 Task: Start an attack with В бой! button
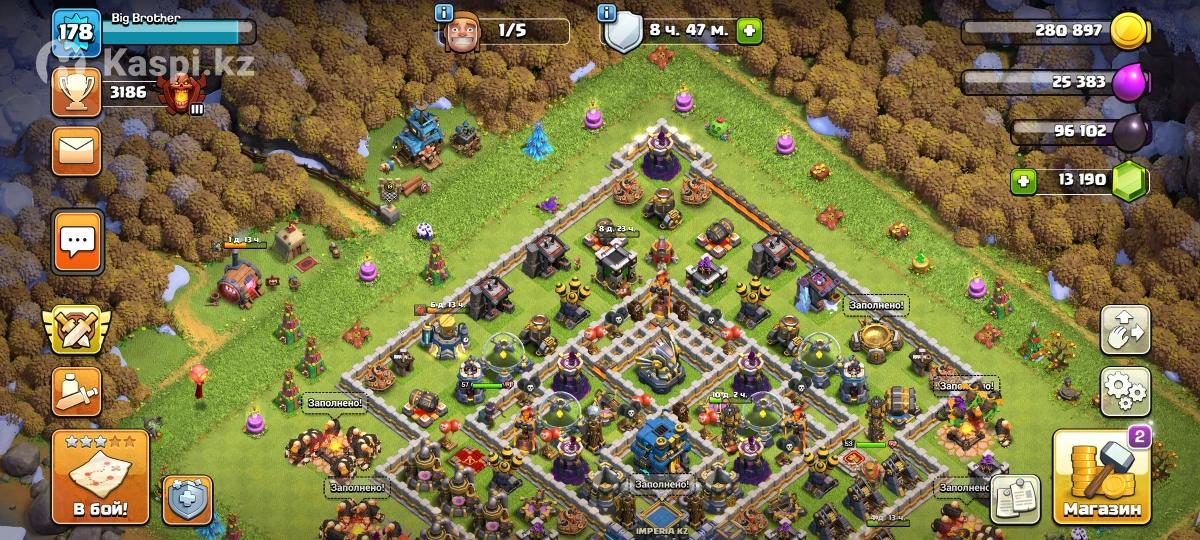click(100, 479)
